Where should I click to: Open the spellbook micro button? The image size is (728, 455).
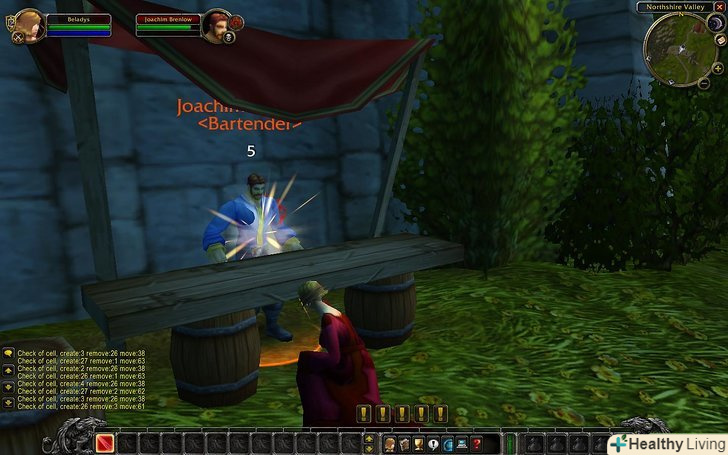click(404, 443)
